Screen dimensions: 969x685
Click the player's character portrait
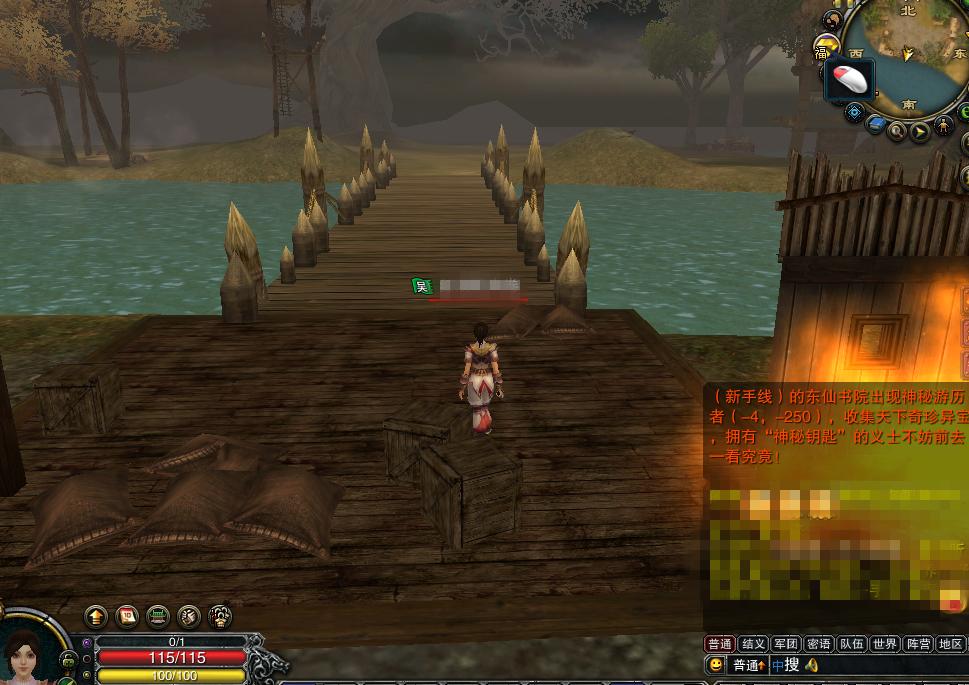coord(27,655)
